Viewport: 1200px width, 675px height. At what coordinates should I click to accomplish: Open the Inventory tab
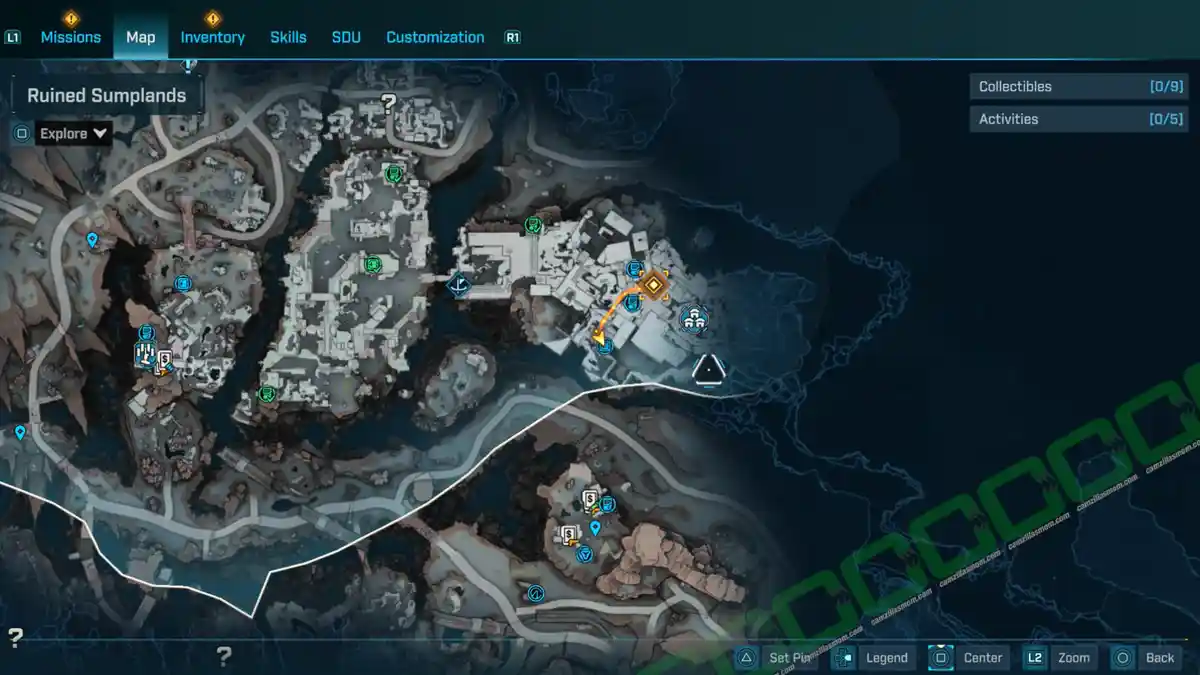point(212,37)
